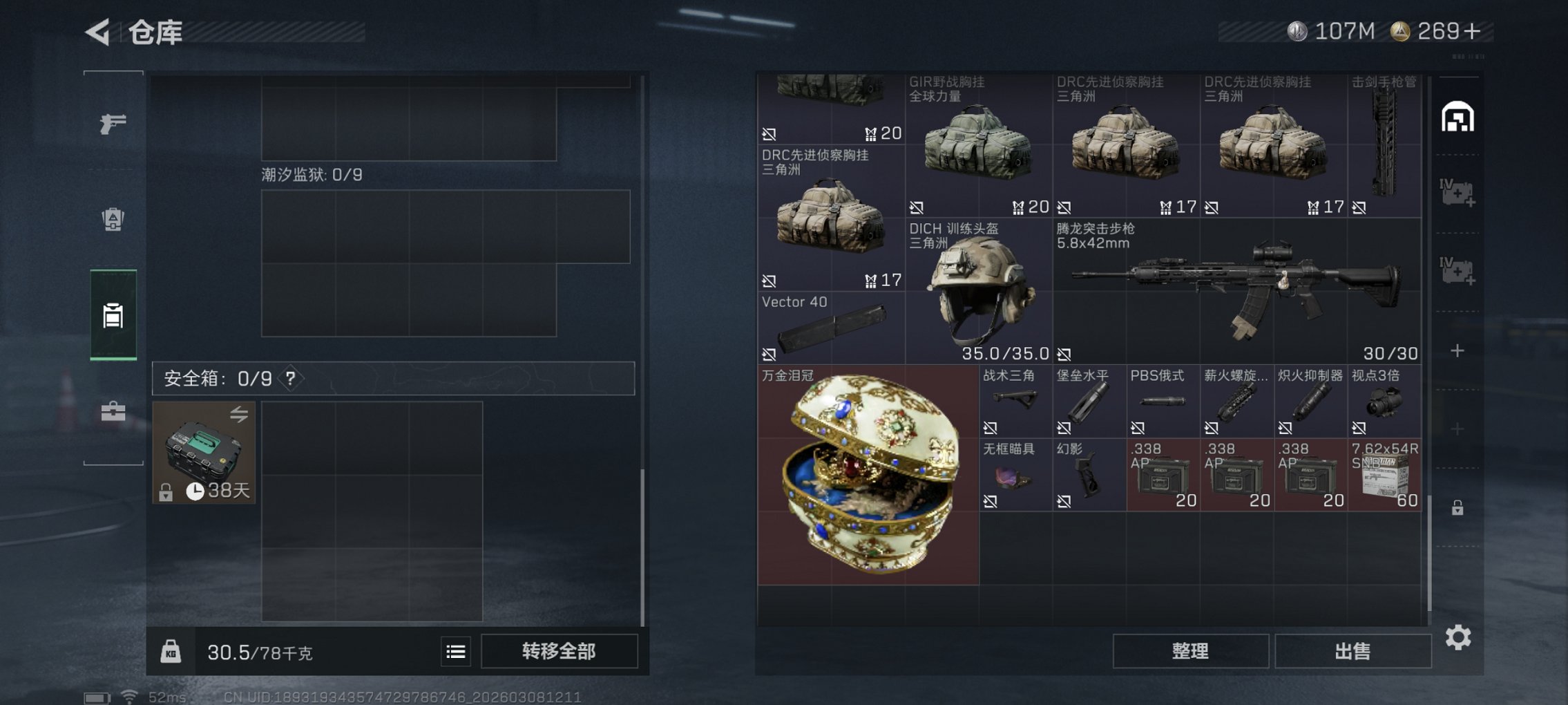
Task: Select the pistol category in left sidebar
Action: click(113, 123)
